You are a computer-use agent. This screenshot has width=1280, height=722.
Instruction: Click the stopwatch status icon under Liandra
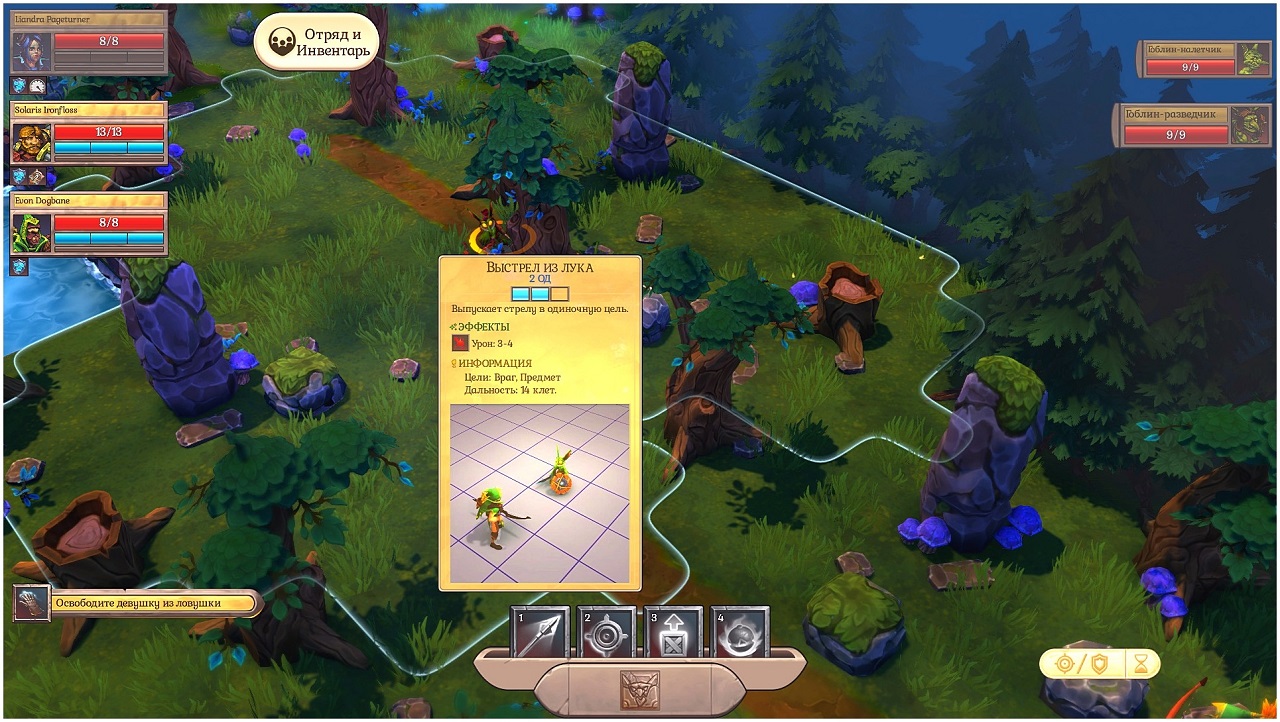37,86
